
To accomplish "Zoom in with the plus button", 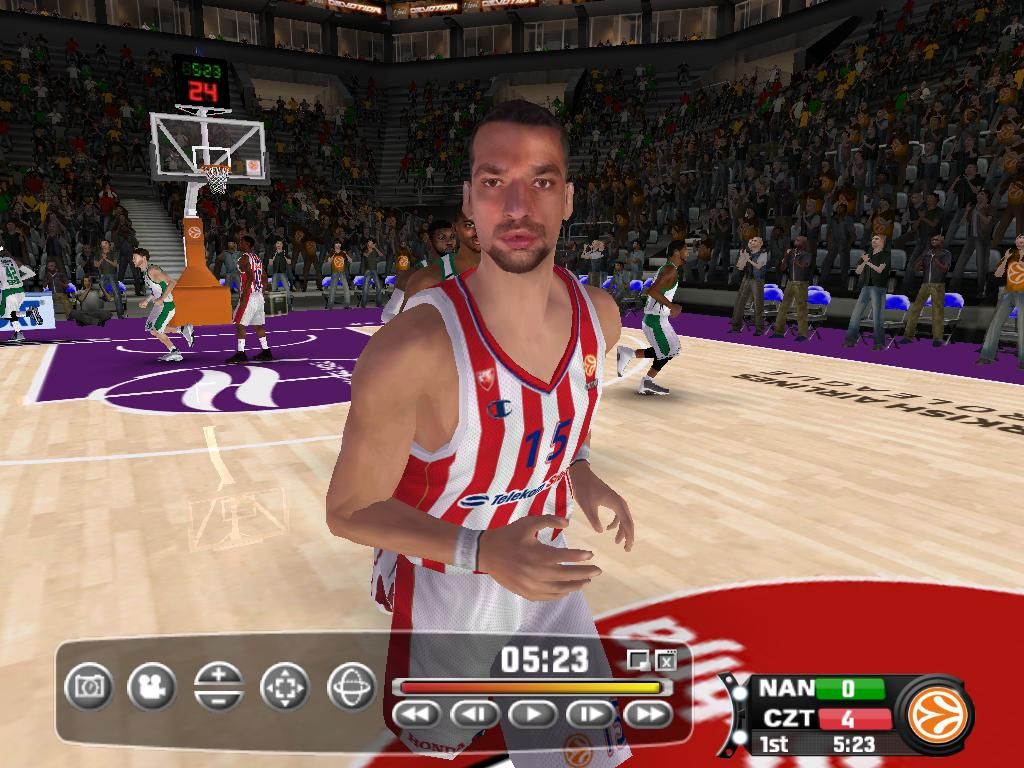I will (219, 674).
